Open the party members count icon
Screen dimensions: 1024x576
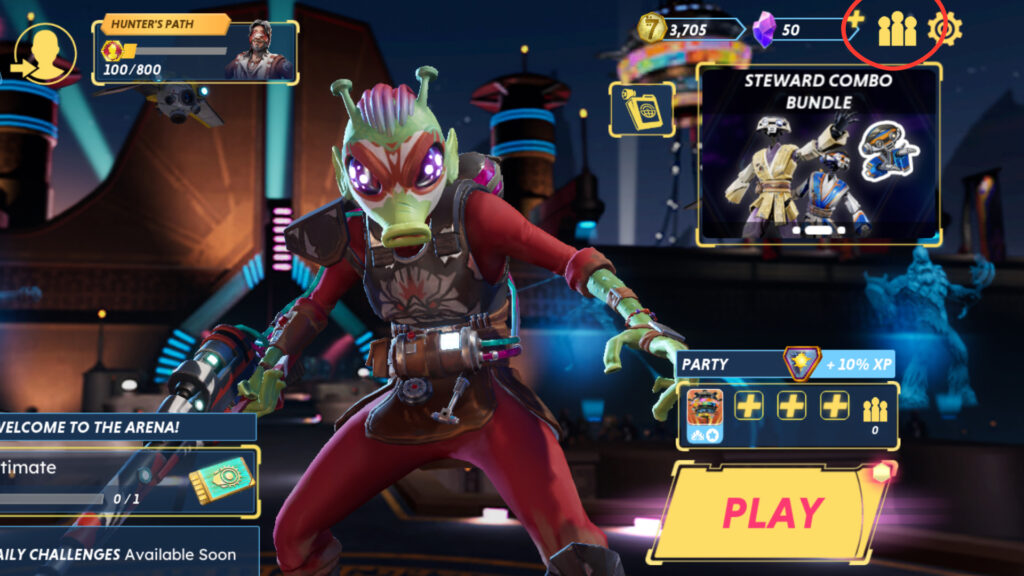click(875, 412)
